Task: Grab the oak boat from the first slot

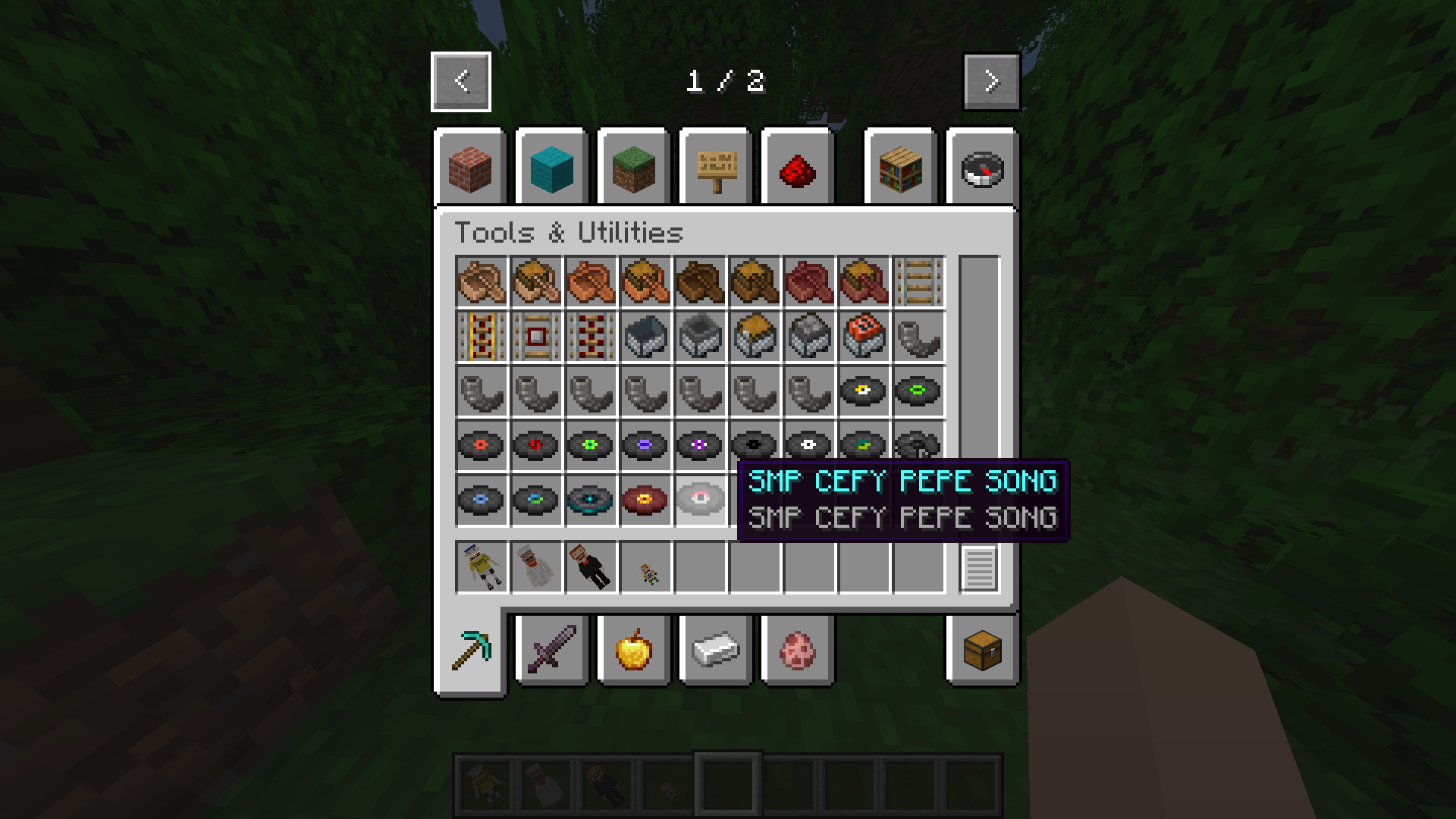Action: (482, 282)
